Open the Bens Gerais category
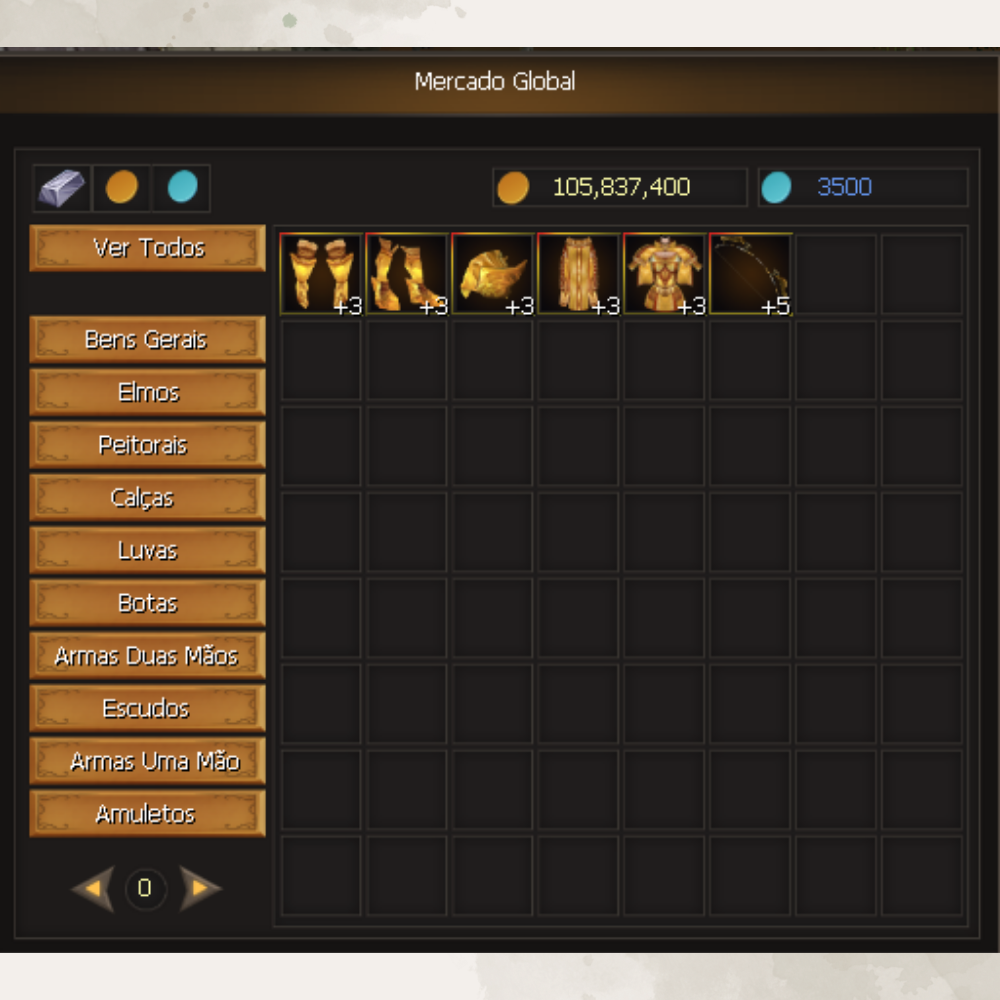 click(148, 340)
